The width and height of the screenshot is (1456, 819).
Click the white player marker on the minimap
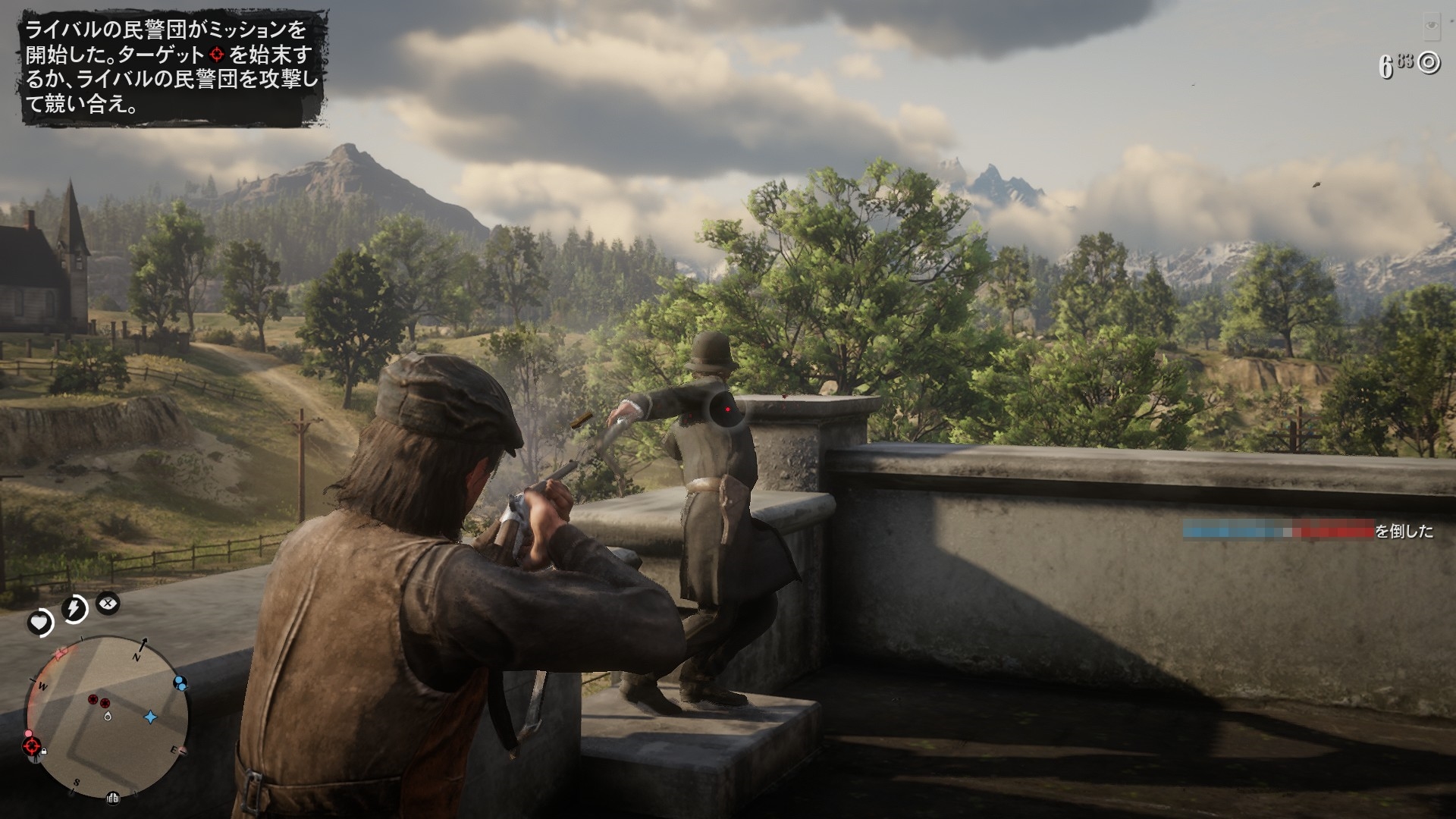point(108,715)
